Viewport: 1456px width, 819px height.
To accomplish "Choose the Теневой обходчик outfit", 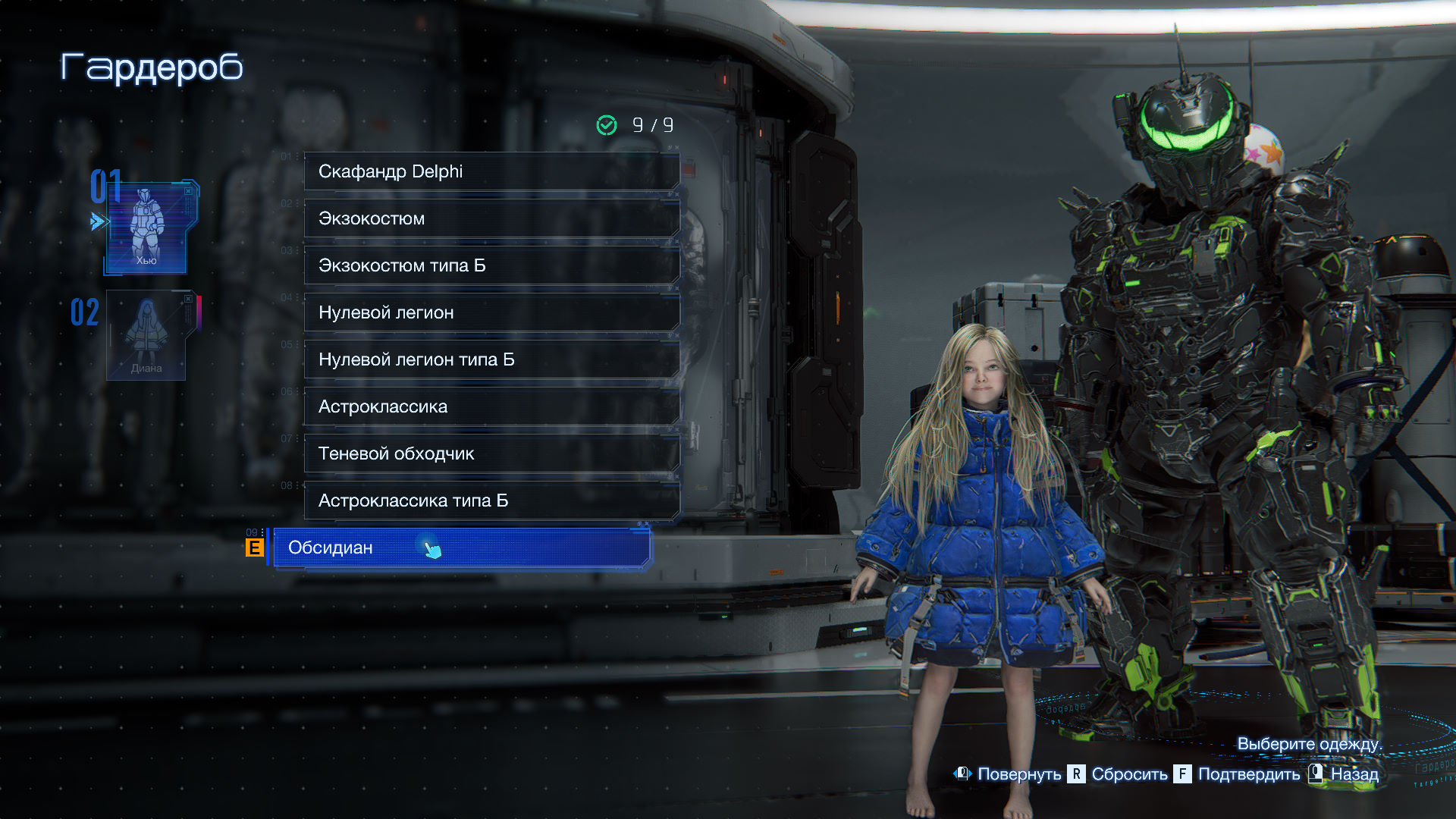I will 491,453.
